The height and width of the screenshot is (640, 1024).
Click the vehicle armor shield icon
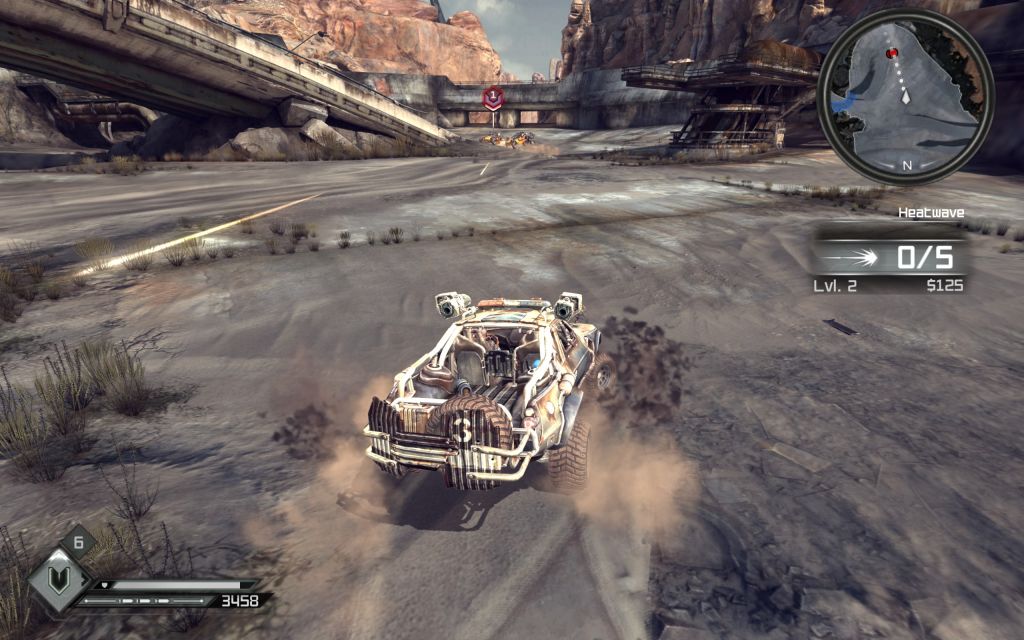coord(59,578)
